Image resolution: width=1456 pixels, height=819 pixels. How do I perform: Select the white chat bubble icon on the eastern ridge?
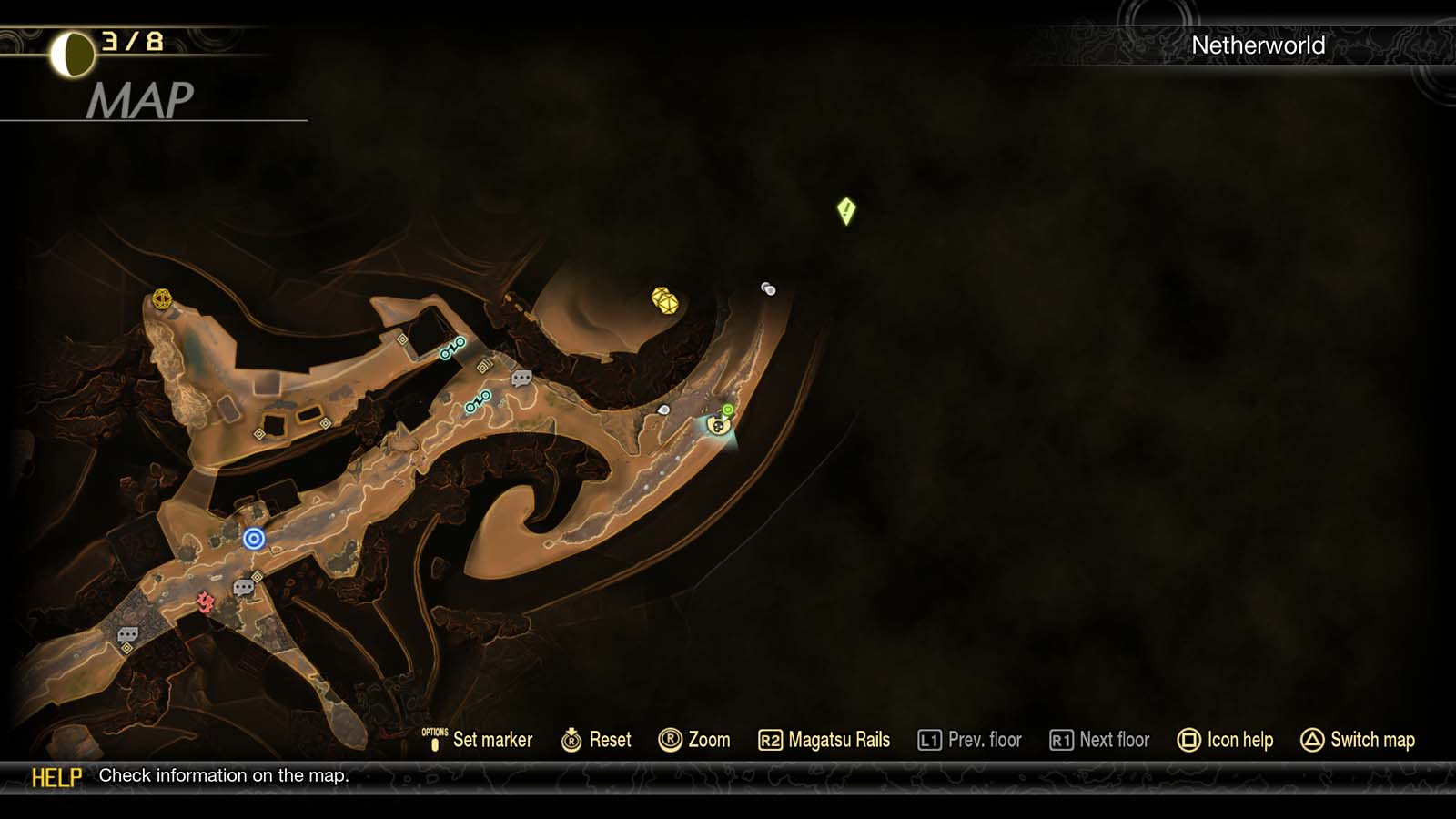click(662, 409)
